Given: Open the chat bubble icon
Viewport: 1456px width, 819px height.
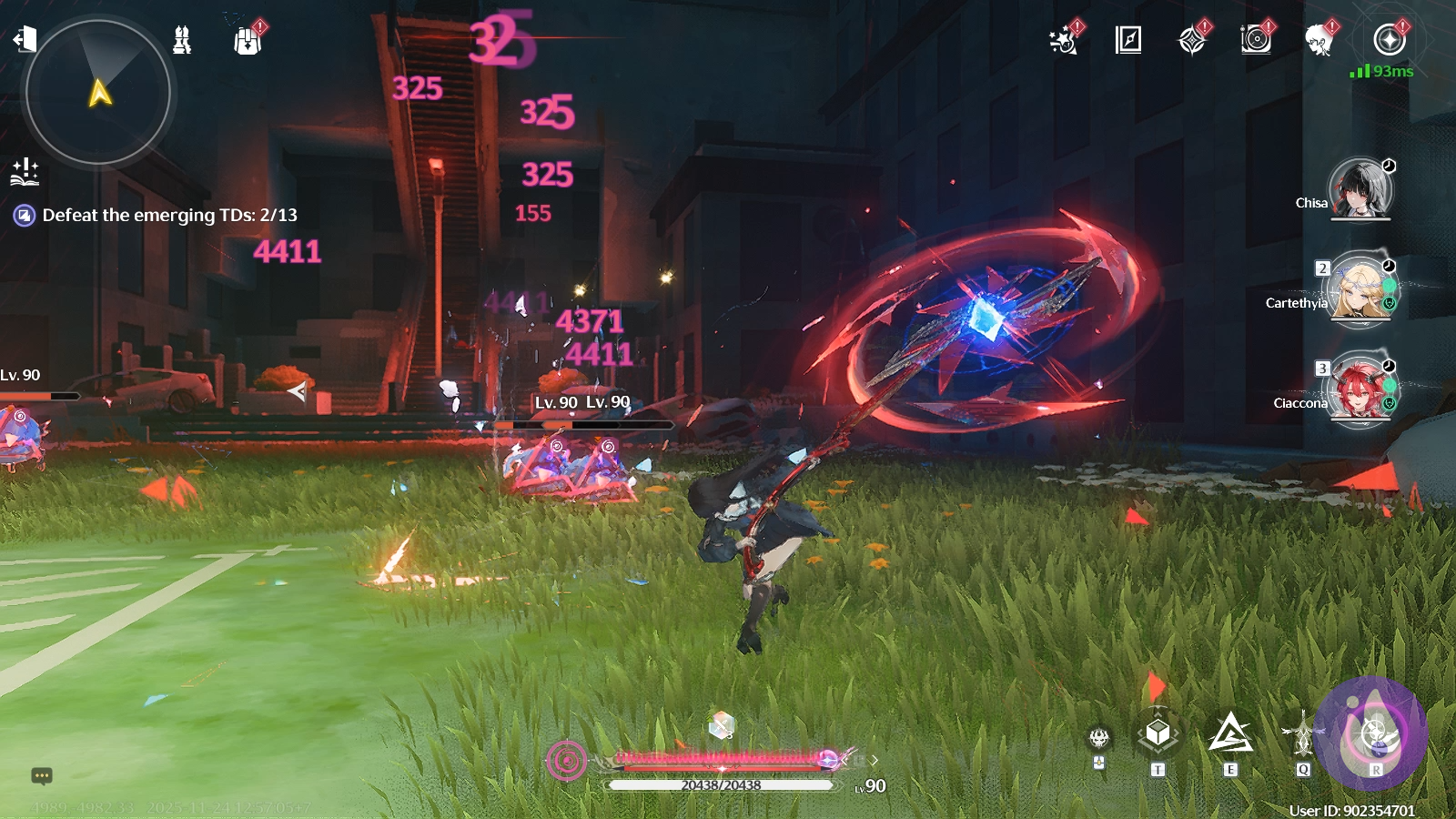Looking at the screenshot, I should (x=42, y=776).
